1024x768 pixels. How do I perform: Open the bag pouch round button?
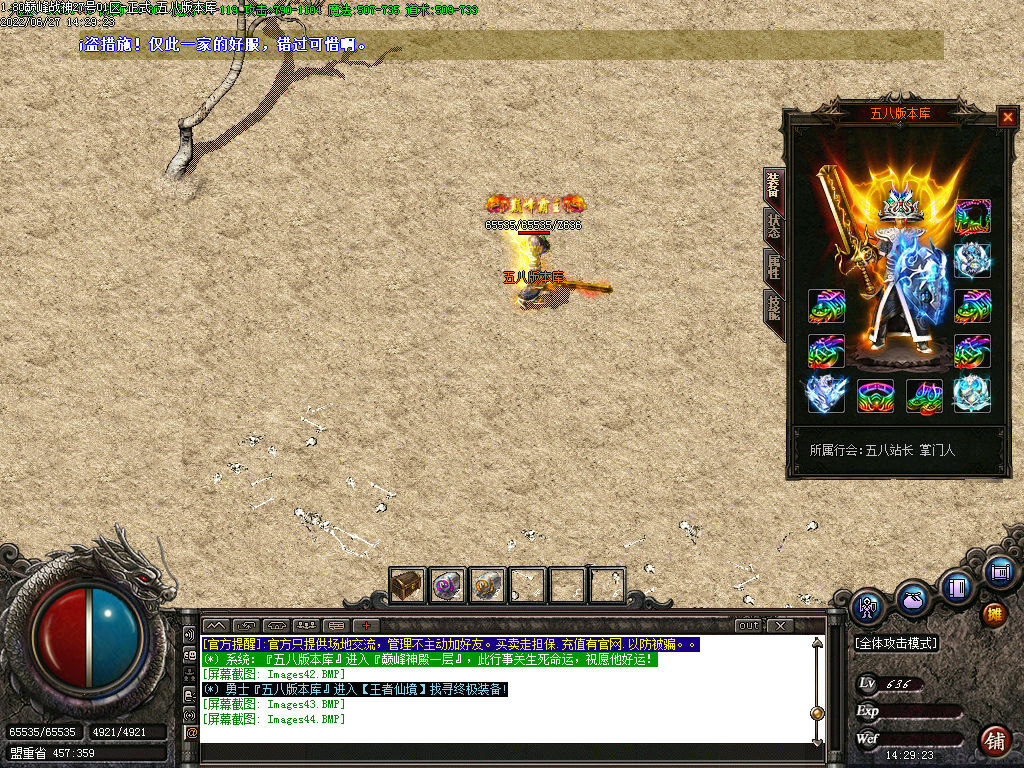click(x=912, y=599)
